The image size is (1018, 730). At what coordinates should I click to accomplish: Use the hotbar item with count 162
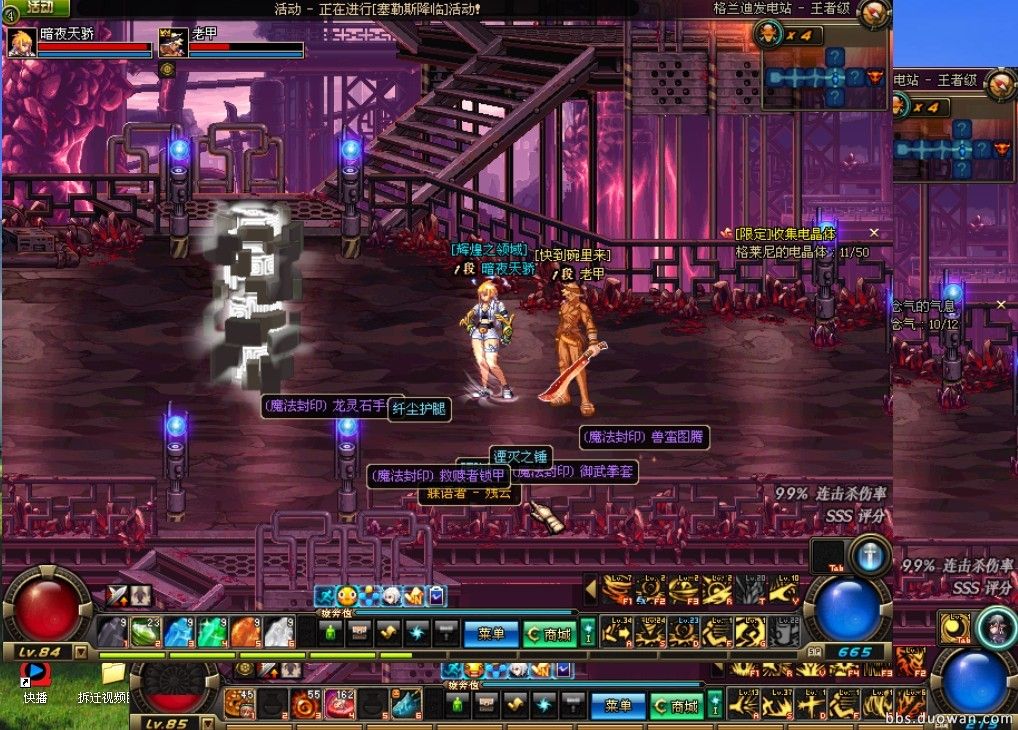point(340,705)
